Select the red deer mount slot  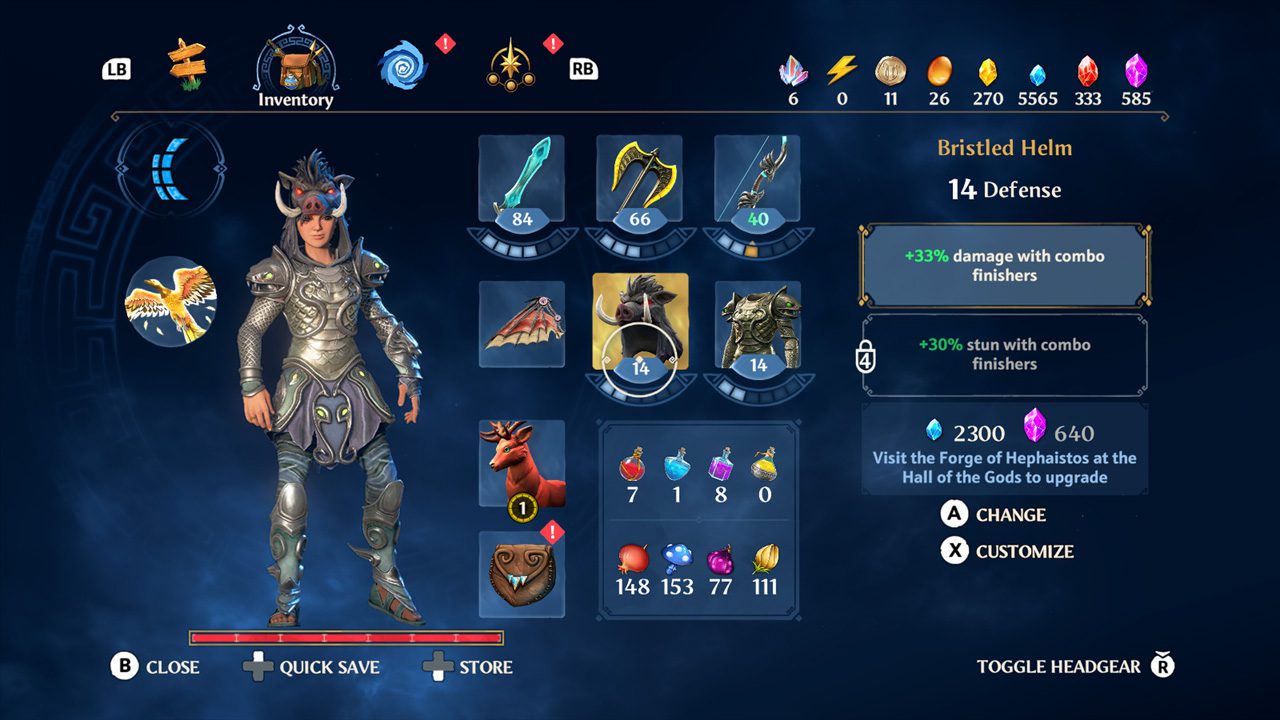521,463
